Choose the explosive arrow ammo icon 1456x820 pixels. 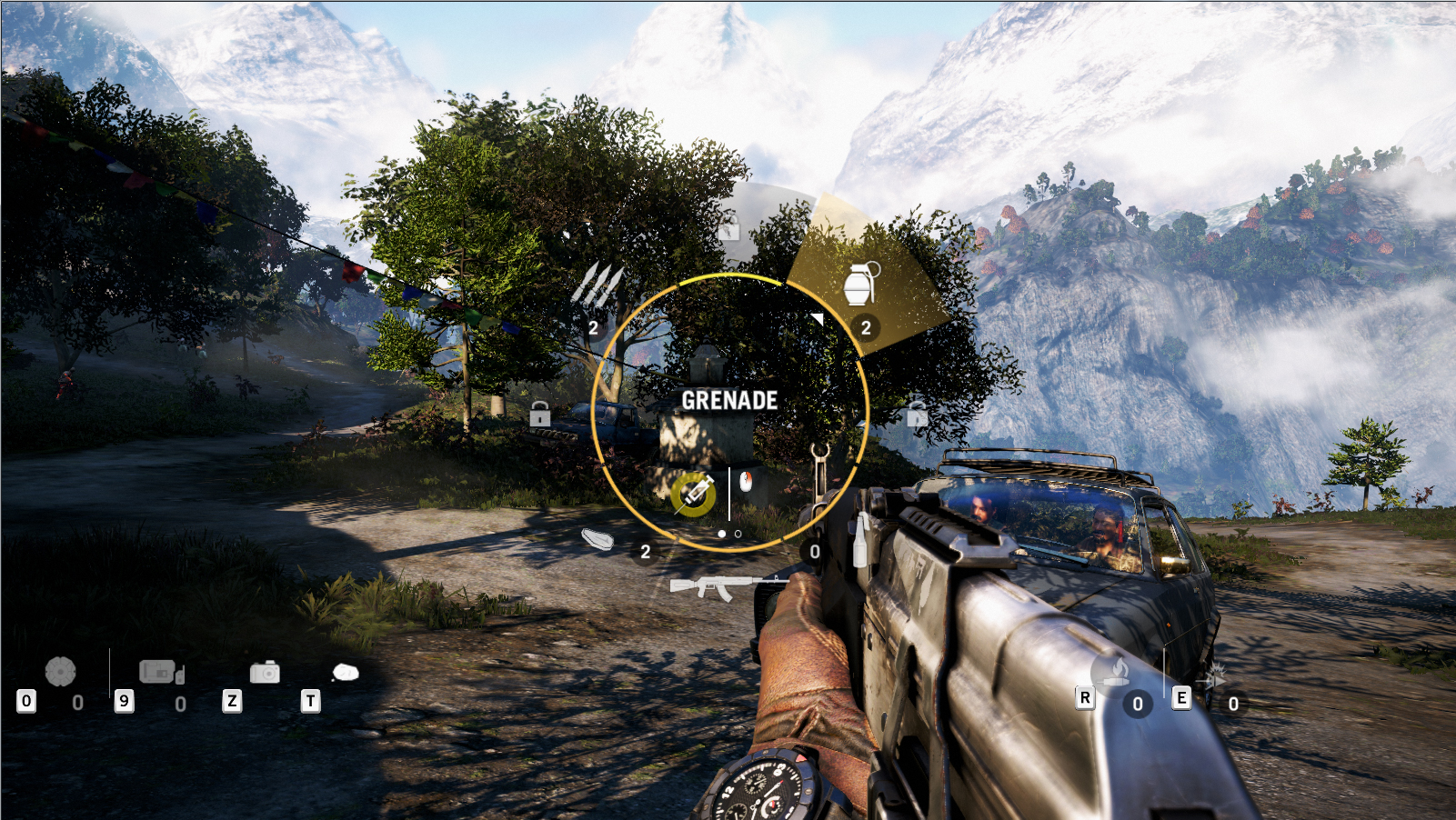(1212, 676)
